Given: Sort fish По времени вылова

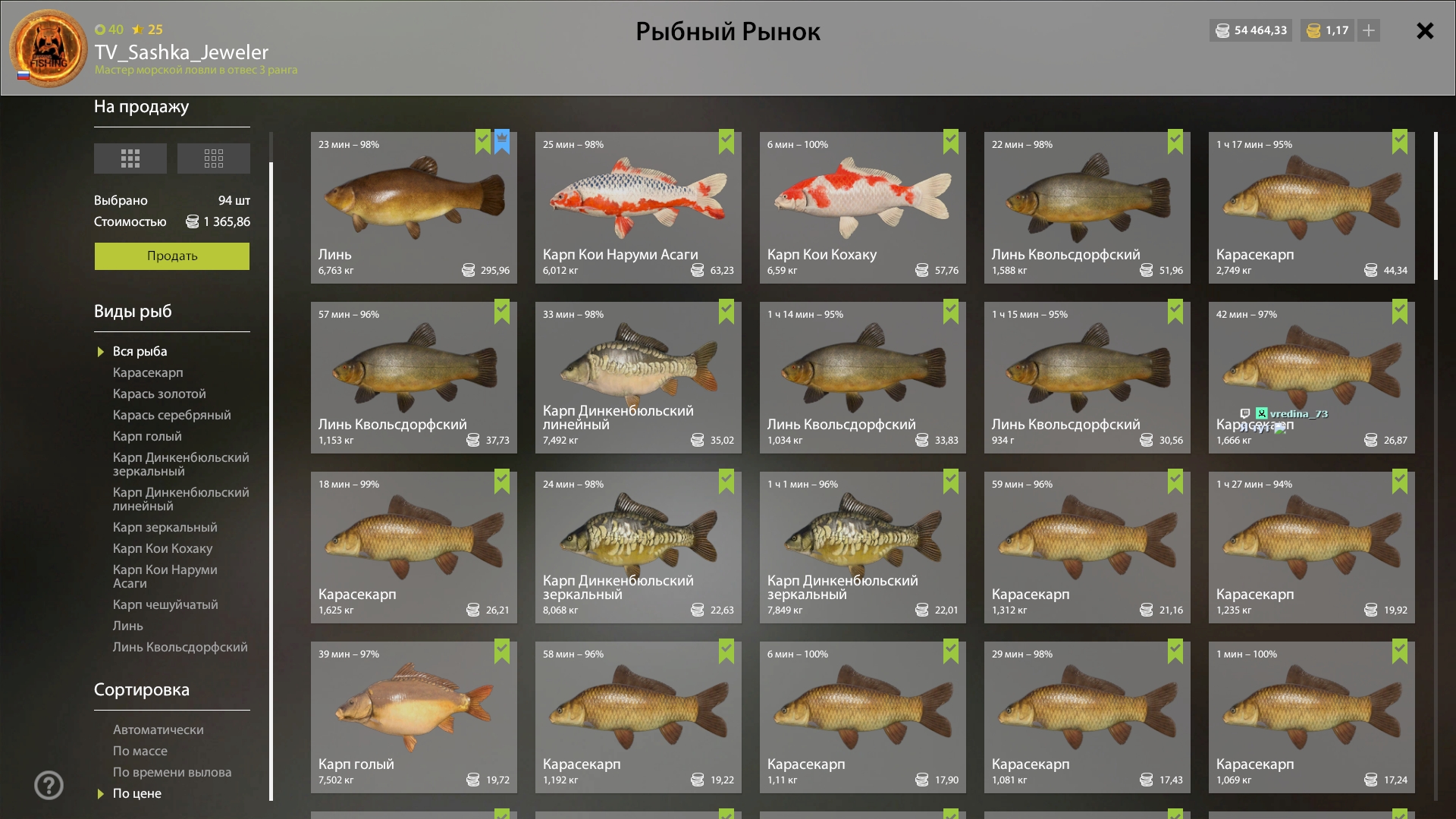Looking at the screenshot, I should [x=172, y=772].
